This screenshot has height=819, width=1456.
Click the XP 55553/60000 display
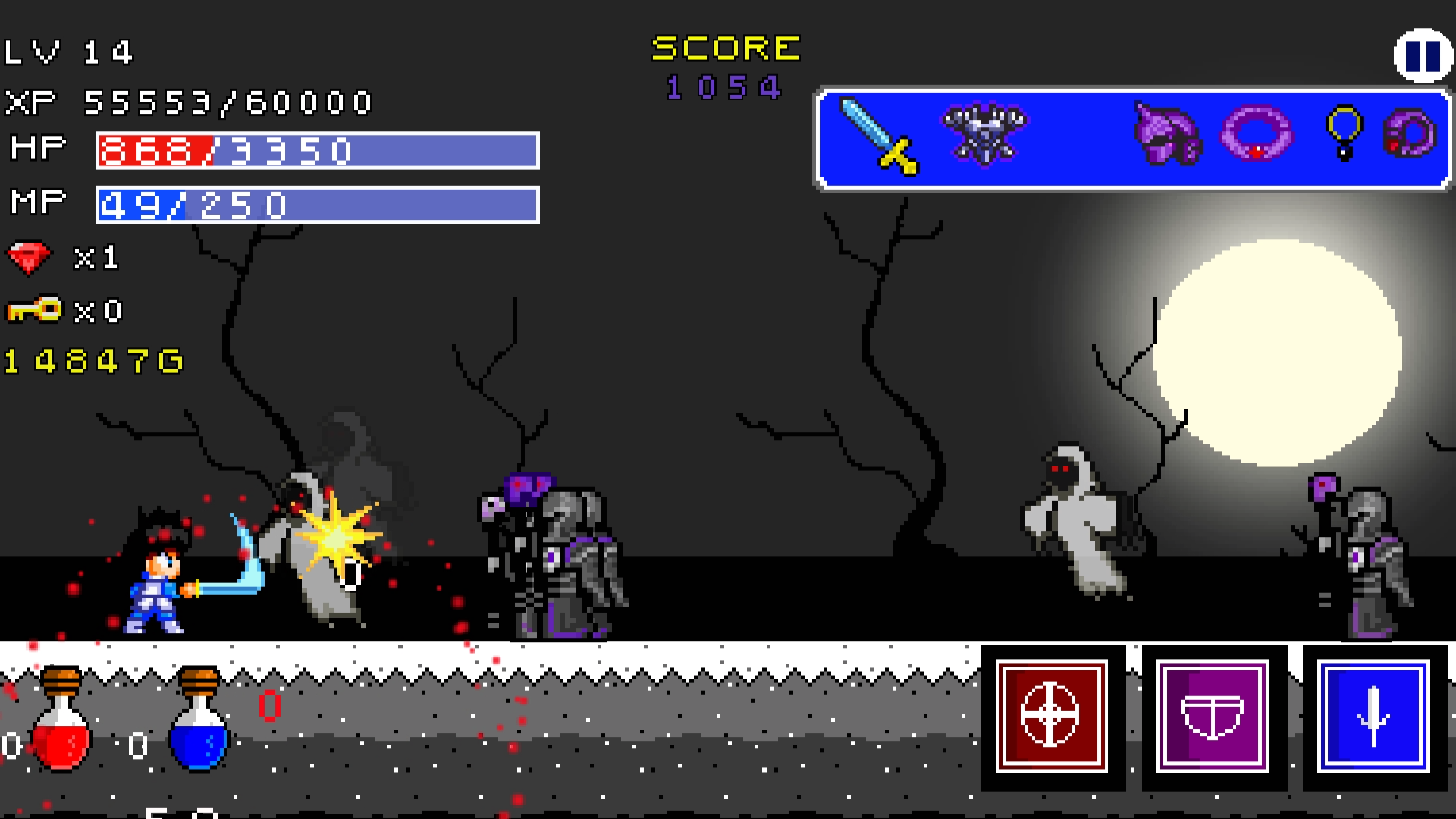188,102
